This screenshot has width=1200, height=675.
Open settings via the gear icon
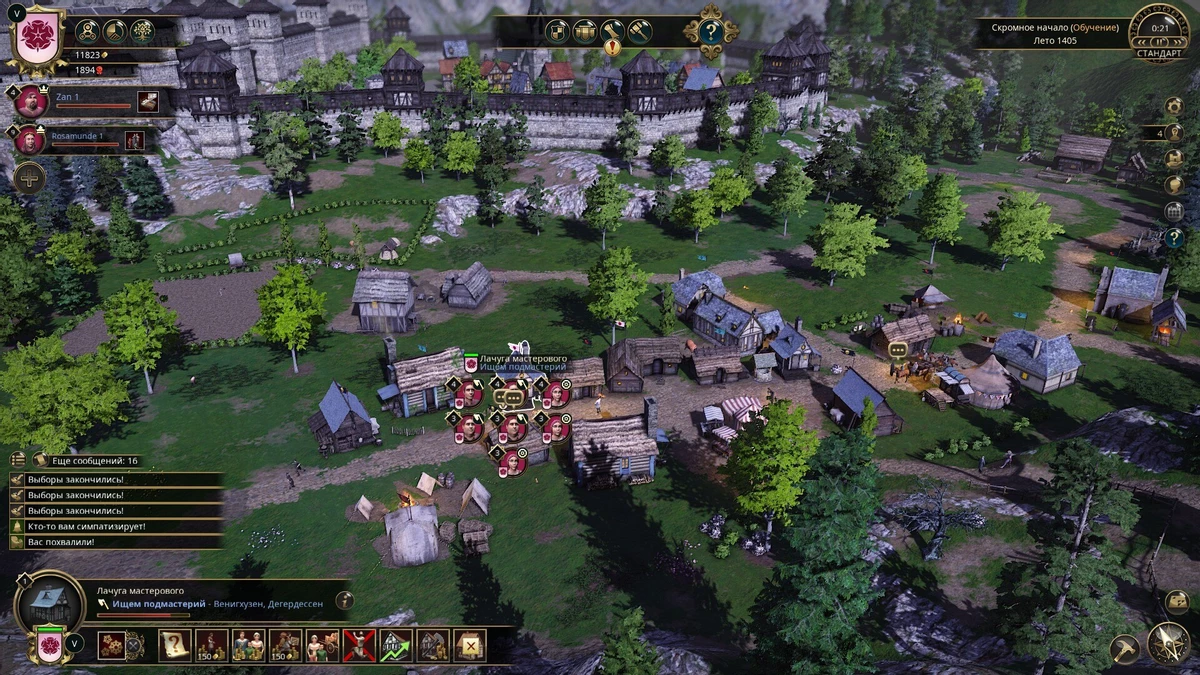1175,106
